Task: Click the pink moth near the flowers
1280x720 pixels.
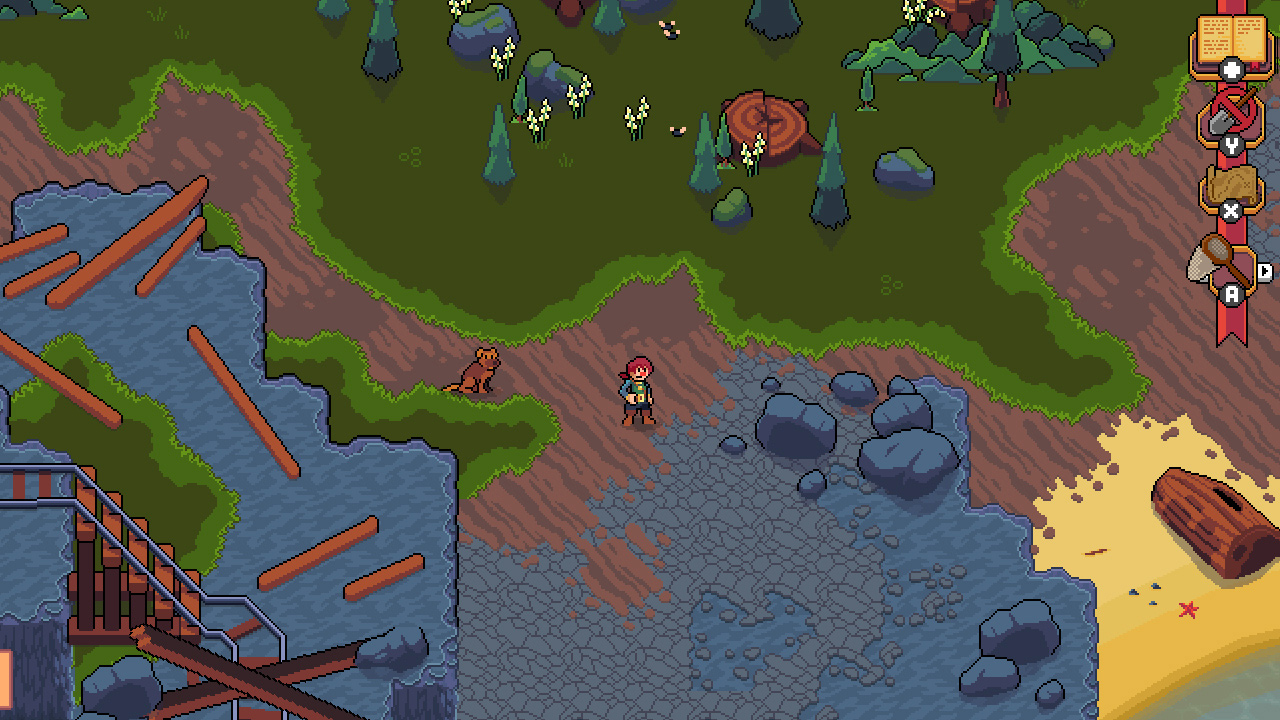Action: [677, 130]
